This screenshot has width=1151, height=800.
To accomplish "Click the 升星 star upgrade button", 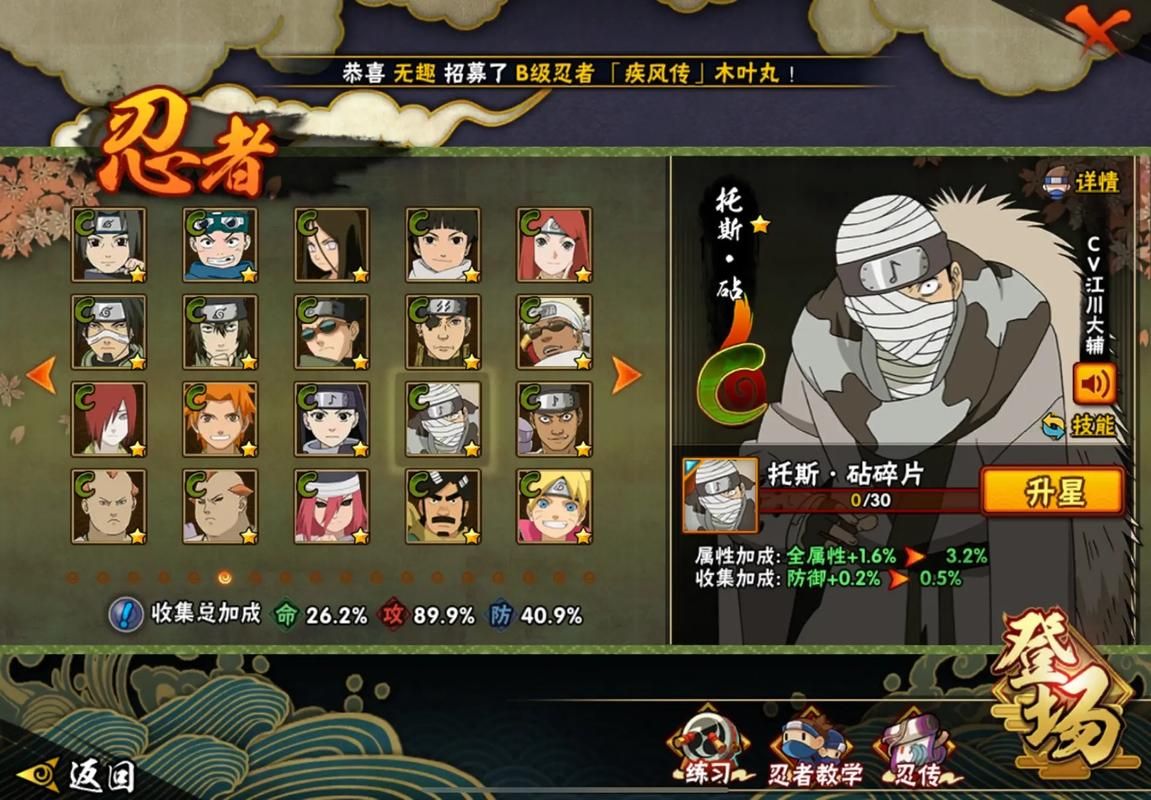I will point(1053,492).
